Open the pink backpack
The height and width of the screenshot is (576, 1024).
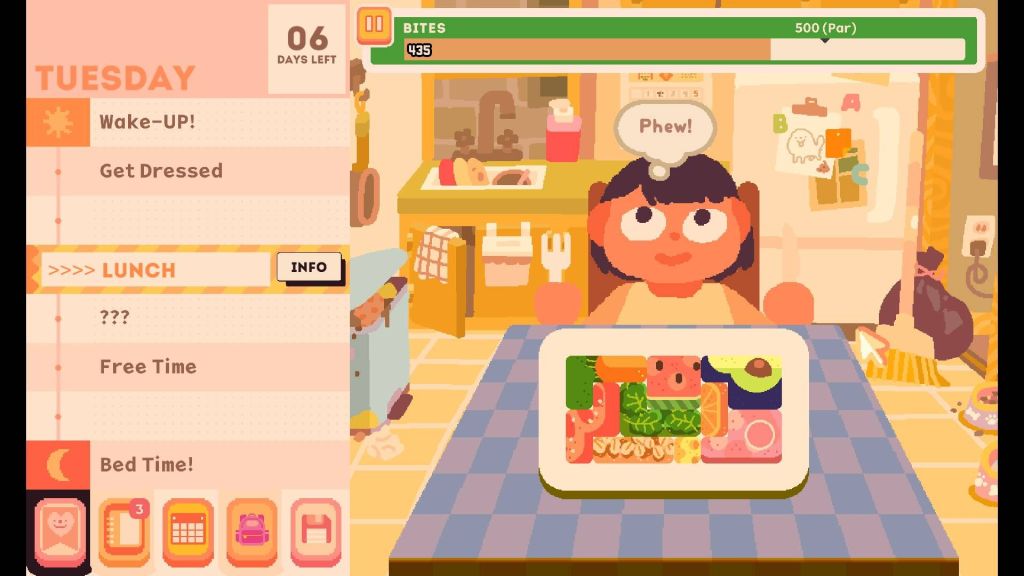click(251, 531)
